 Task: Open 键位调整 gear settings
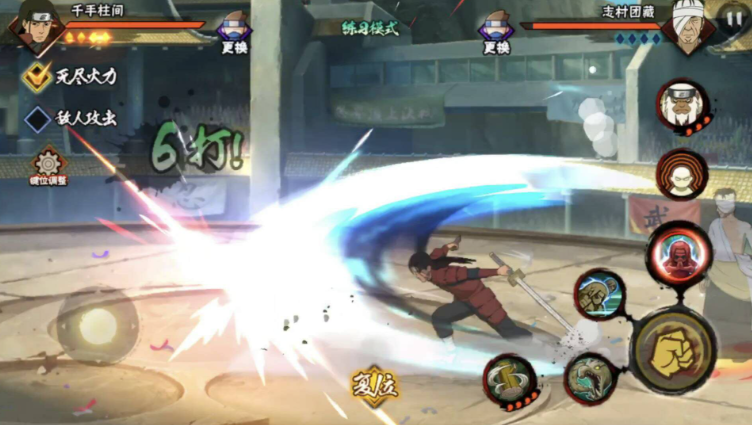click(47, 163)
